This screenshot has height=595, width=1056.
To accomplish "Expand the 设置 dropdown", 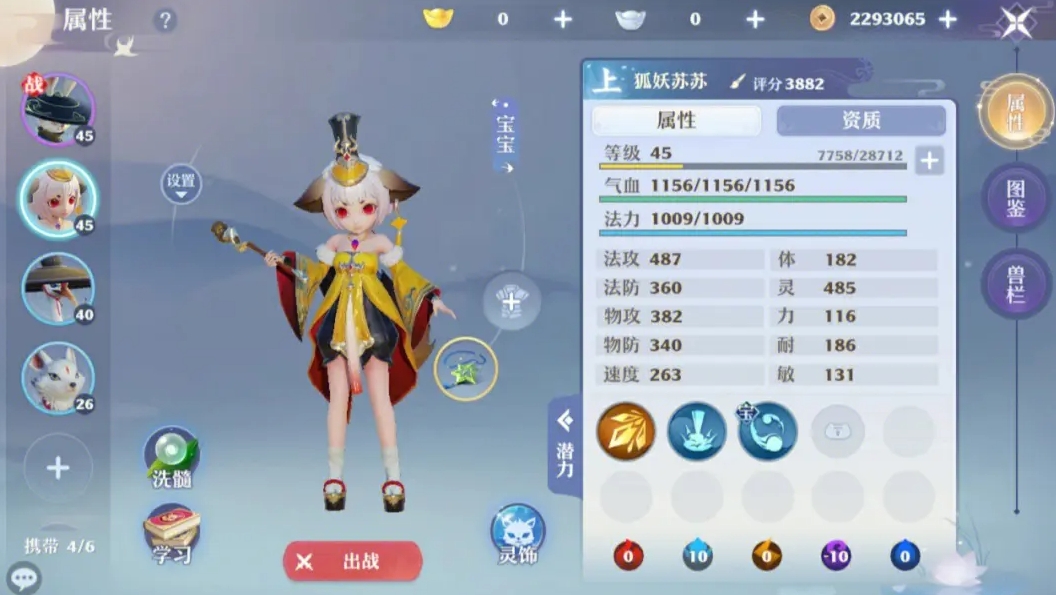I will coord(181,184).
